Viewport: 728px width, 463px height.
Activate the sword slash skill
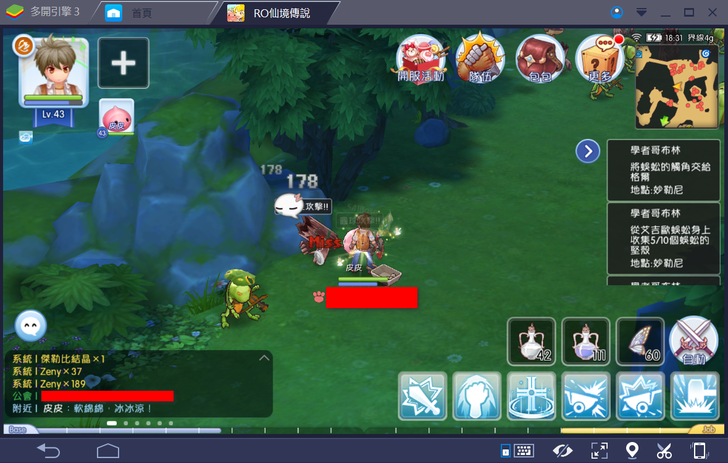pyautogui.click(x=422, y=396)
